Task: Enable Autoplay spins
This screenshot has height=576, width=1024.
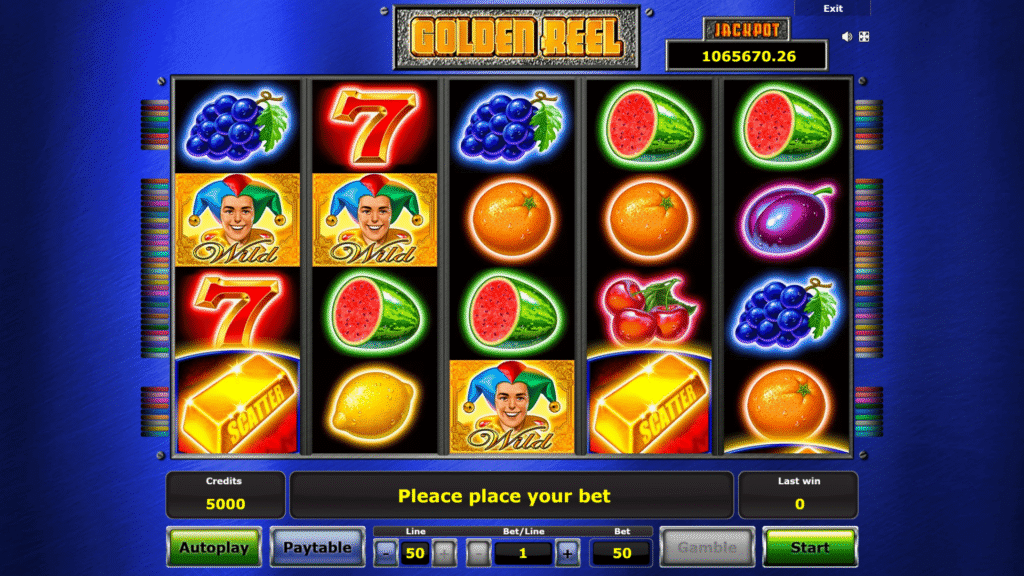Action: tap(214, 547)
